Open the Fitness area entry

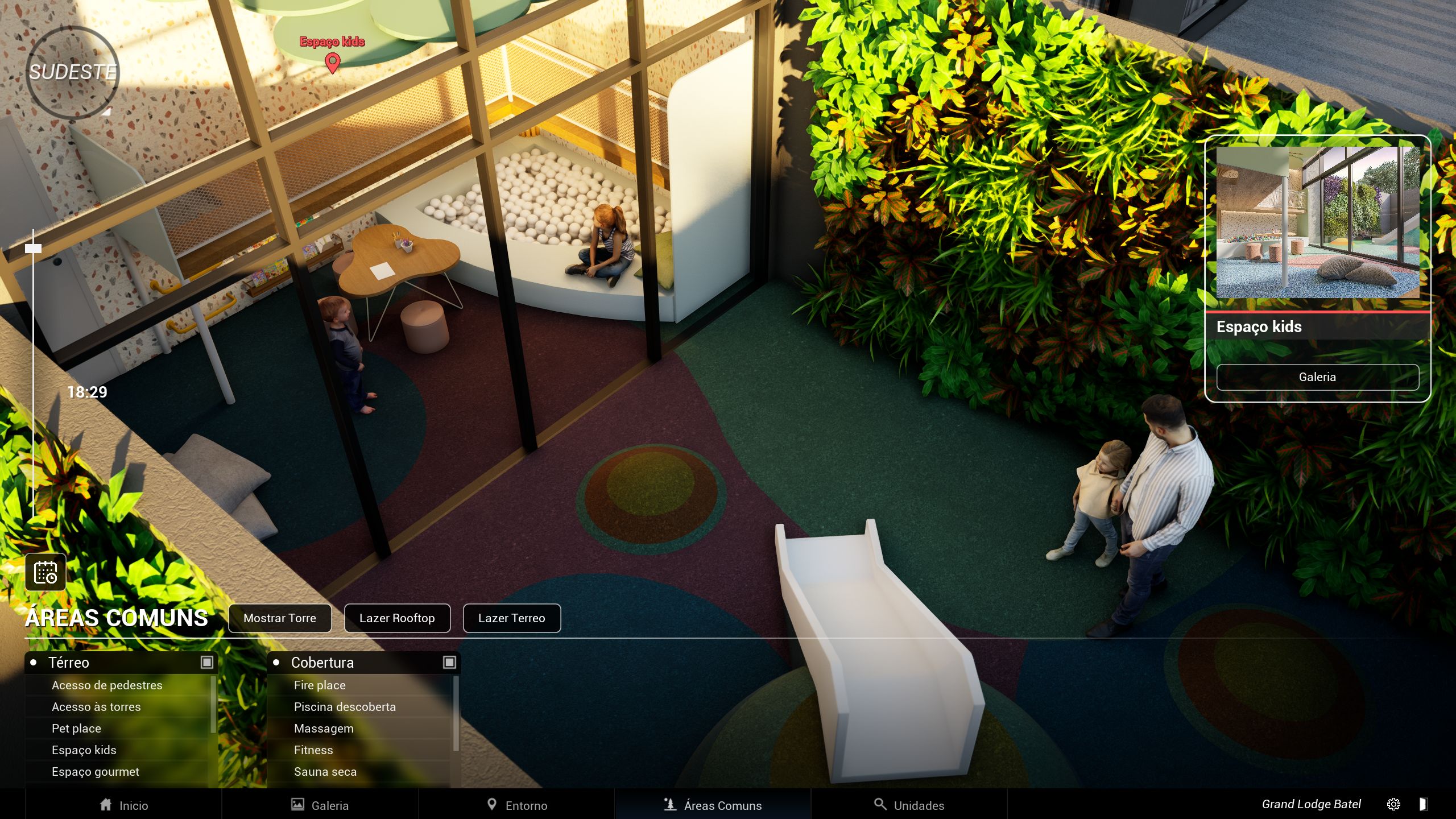click(313, 750)
